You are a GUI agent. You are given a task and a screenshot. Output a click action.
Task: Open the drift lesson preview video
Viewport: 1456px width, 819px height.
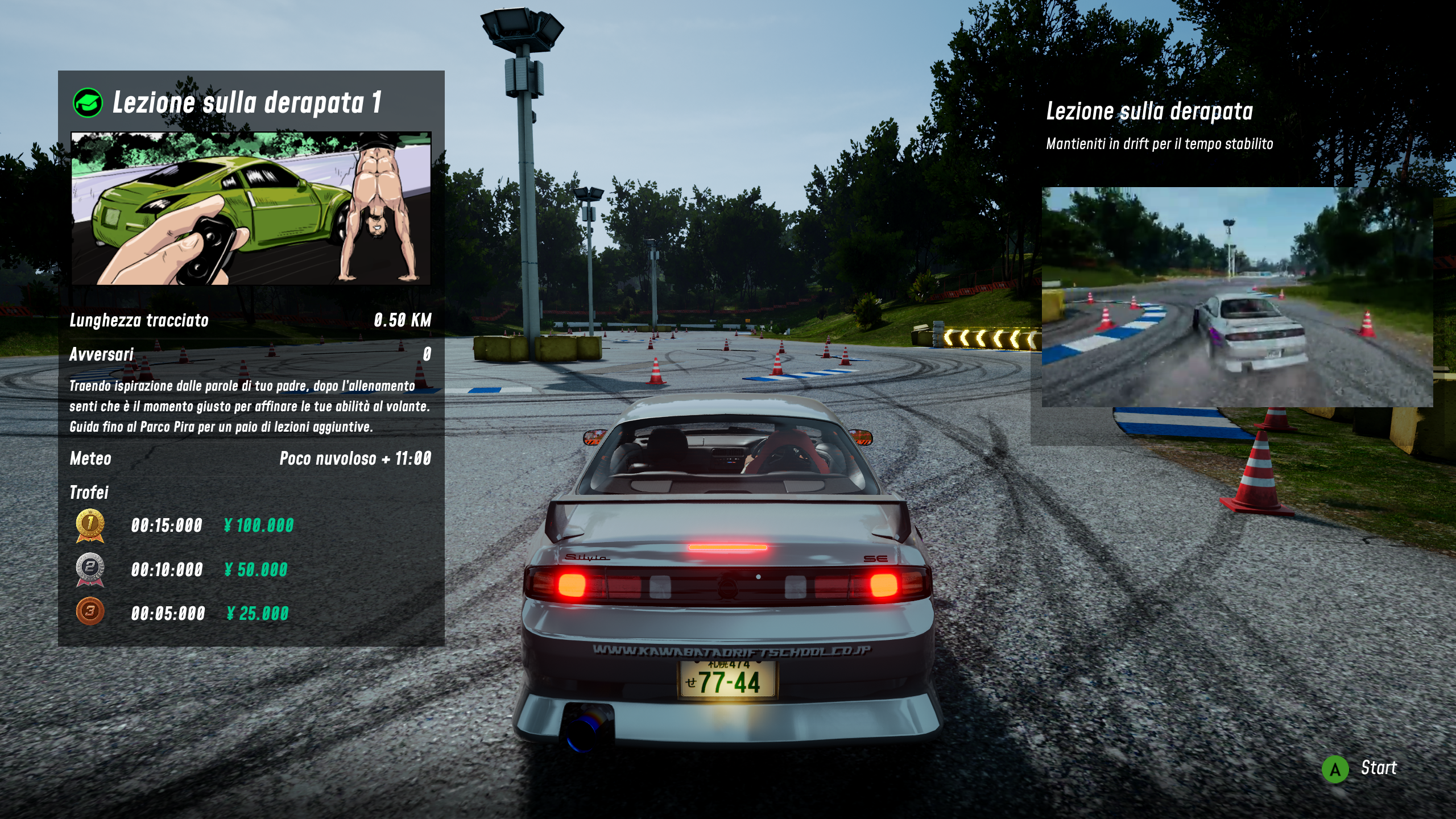coord(1237,297)
